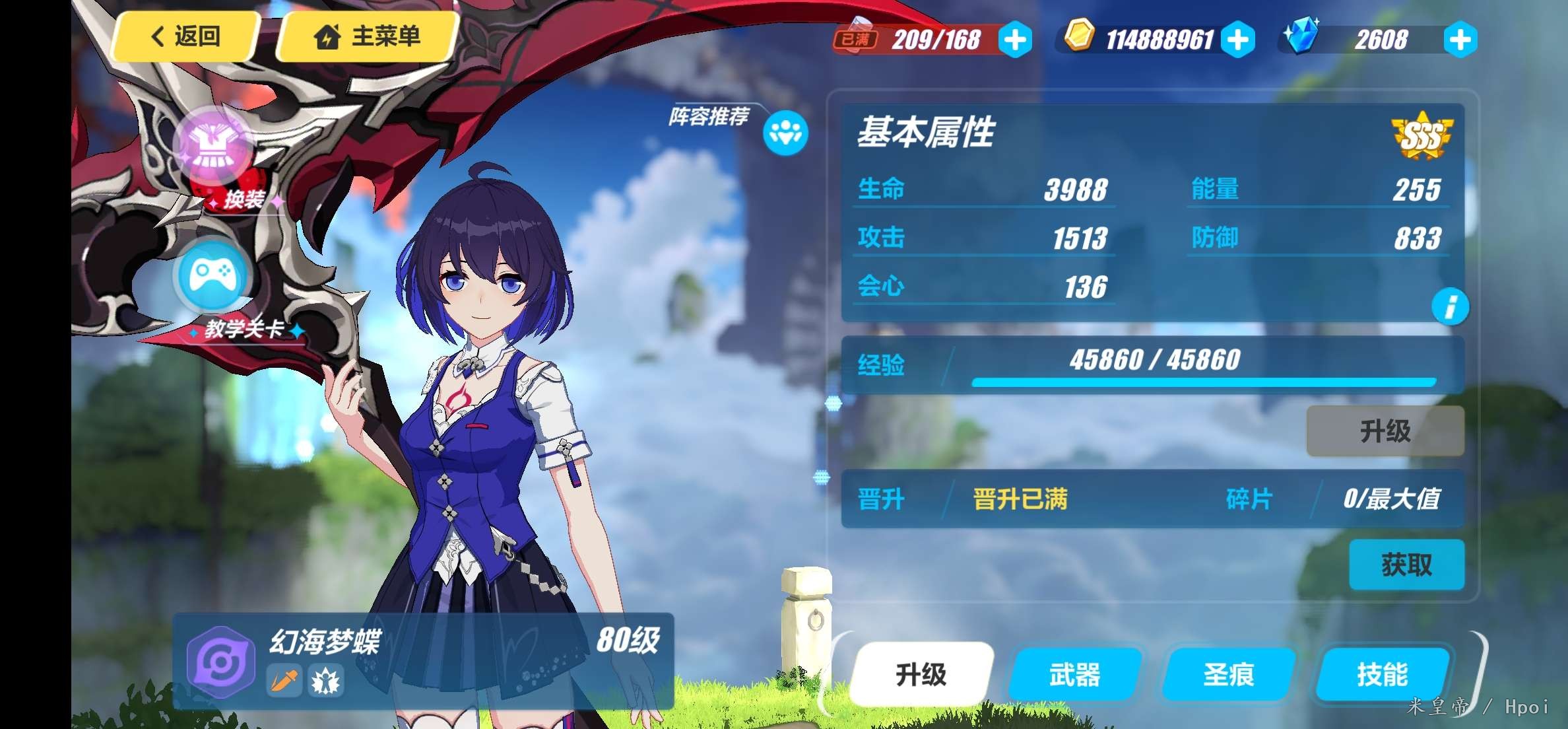This screenshot has height=729, width=1568.
Task: Buy crystals with the plus button
Action: click(1460, 40)
